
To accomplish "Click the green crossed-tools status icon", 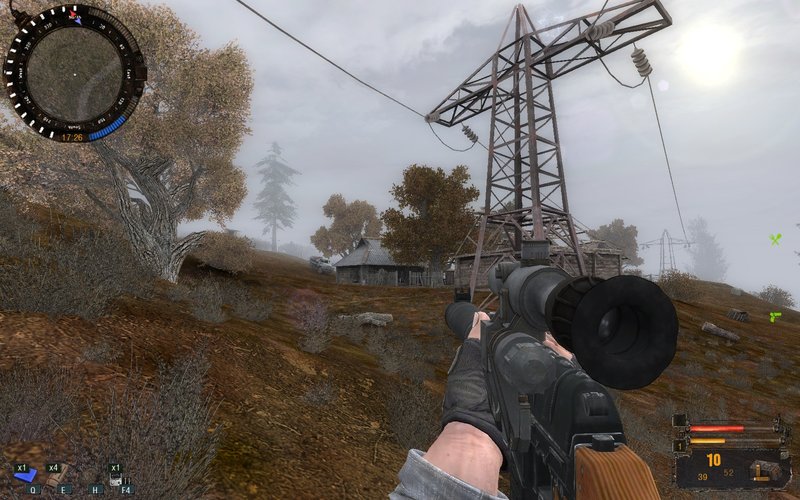I will pos(774,239).
